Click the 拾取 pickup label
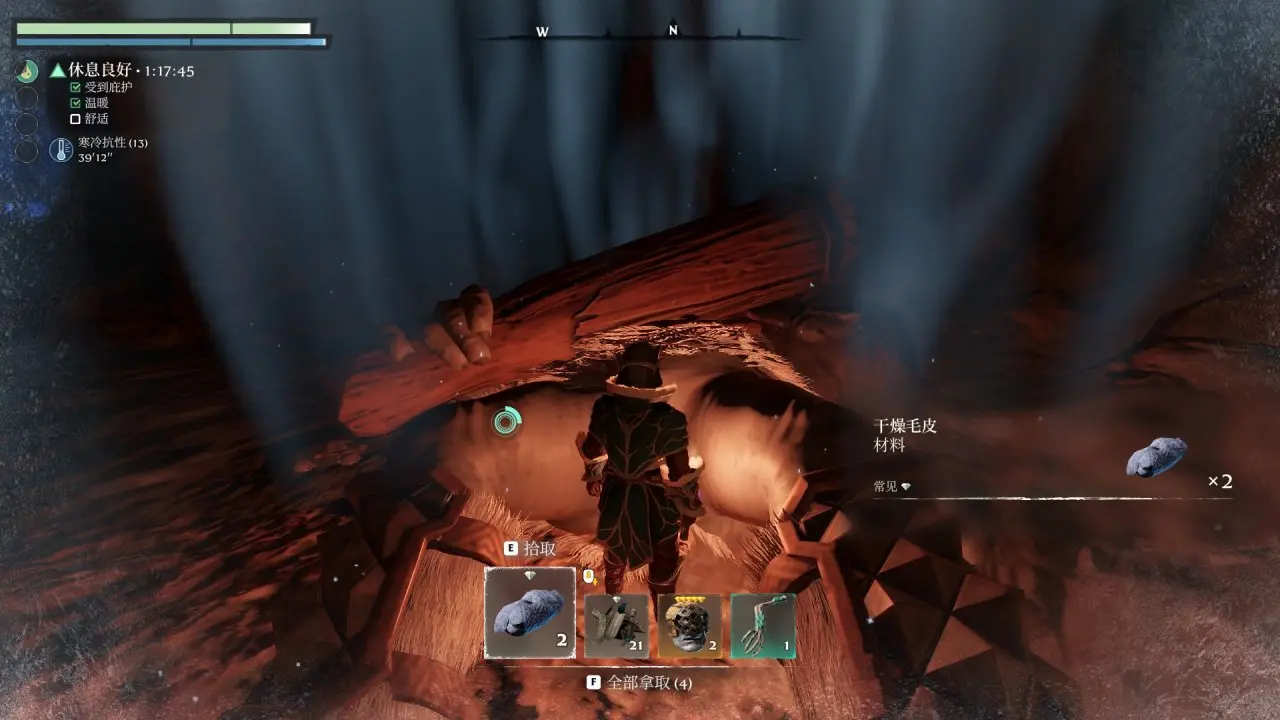This screenshot has width=1280, height=720. pos(539,549)
